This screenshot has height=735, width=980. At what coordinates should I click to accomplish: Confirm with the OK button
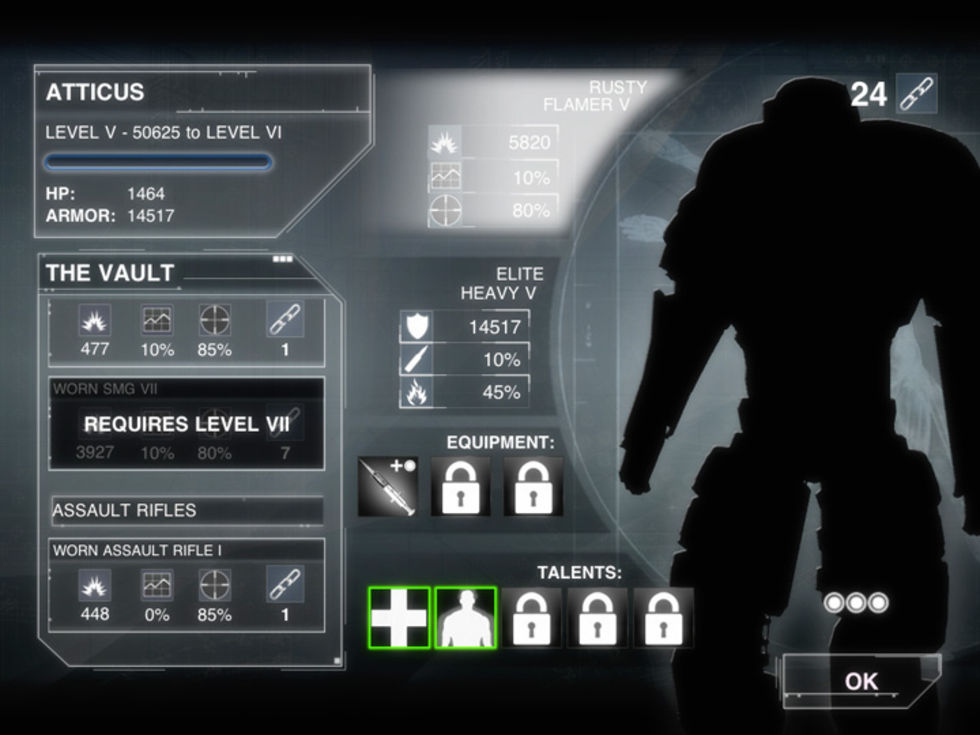pos(861,682)
